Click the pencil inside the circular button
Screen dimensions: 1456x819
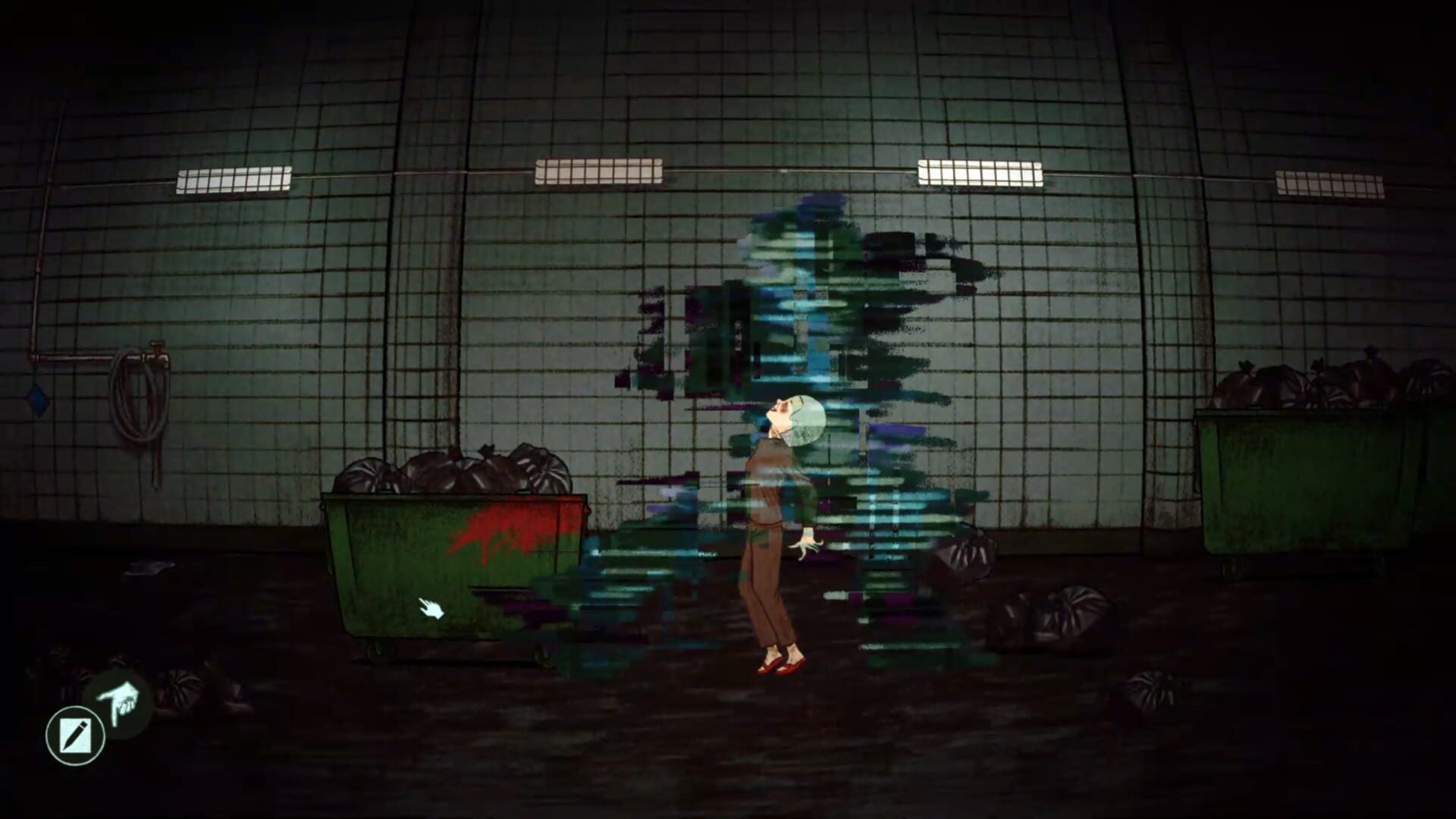[x=76, y=733]
